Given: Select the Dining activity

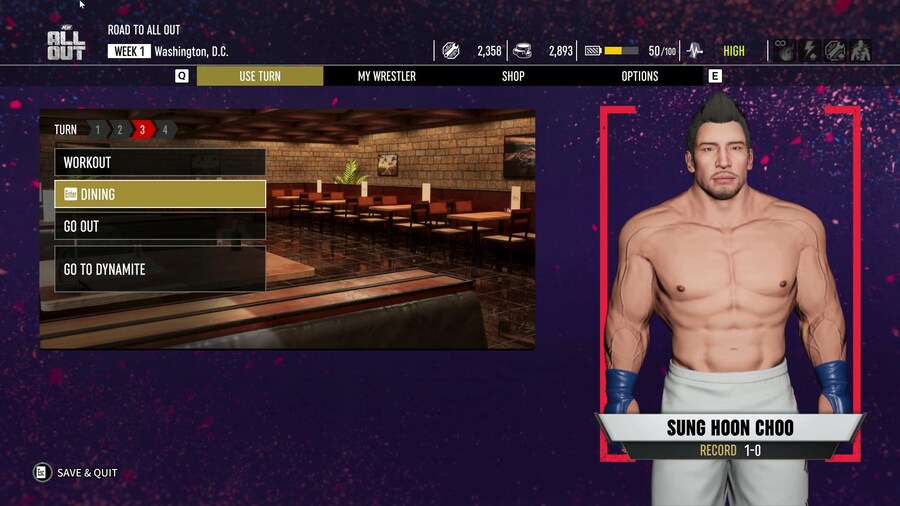Looking at the screenshot, I should pyautogui.click(x=160, y=194).
